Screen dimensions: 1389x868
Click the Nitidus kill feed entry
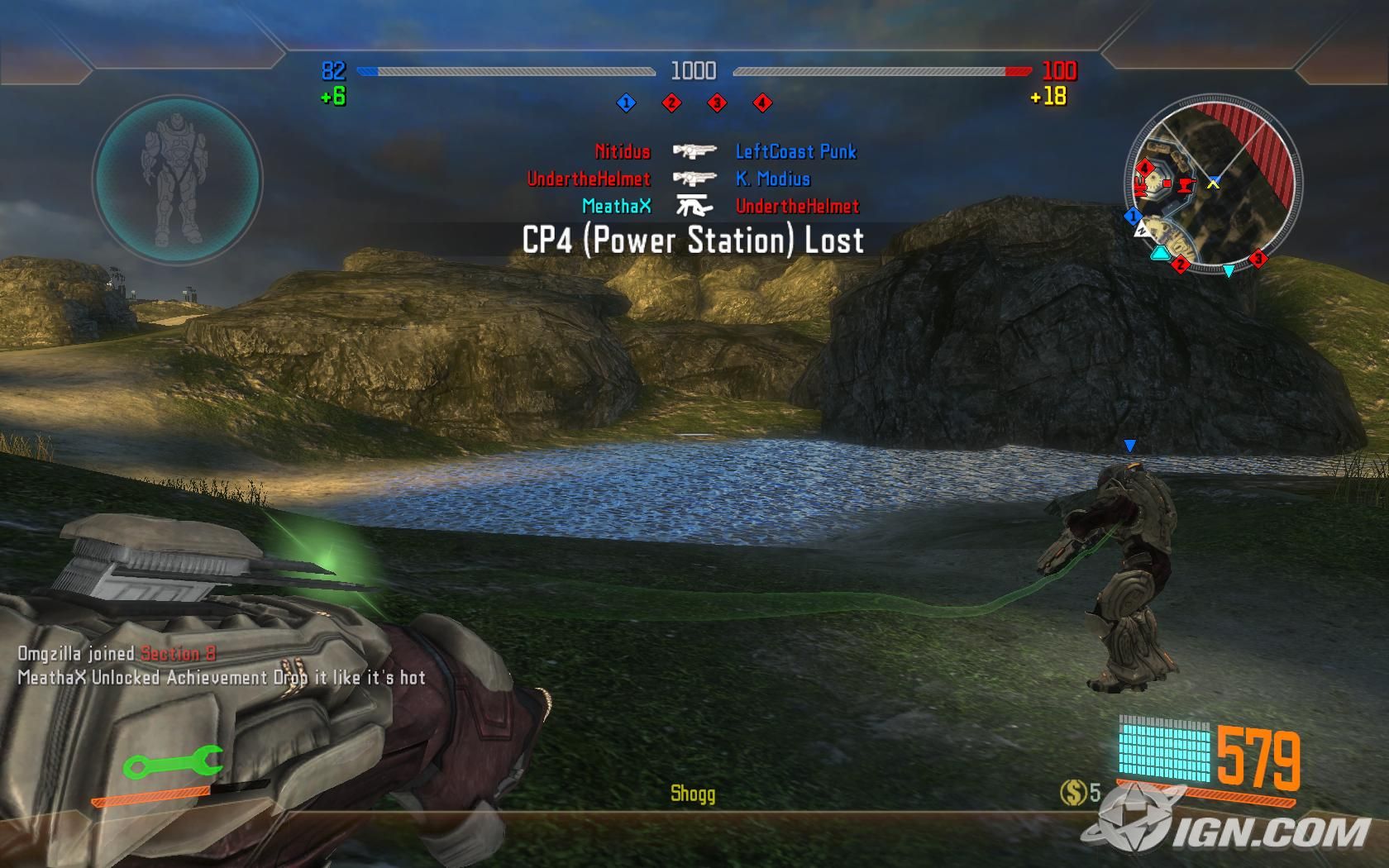coord(623,151)
